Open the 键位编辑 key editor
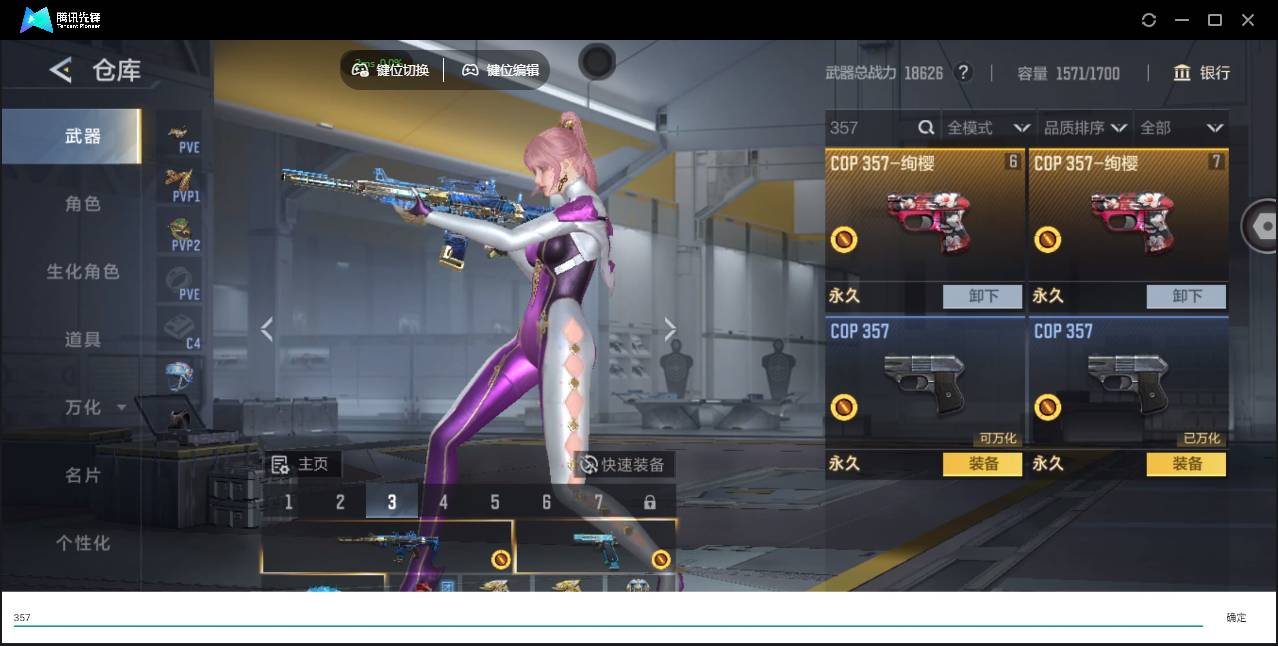Image resolution: width=1278 pixels, height=646 pixels. pyautogui.click(x=500, y=70)
